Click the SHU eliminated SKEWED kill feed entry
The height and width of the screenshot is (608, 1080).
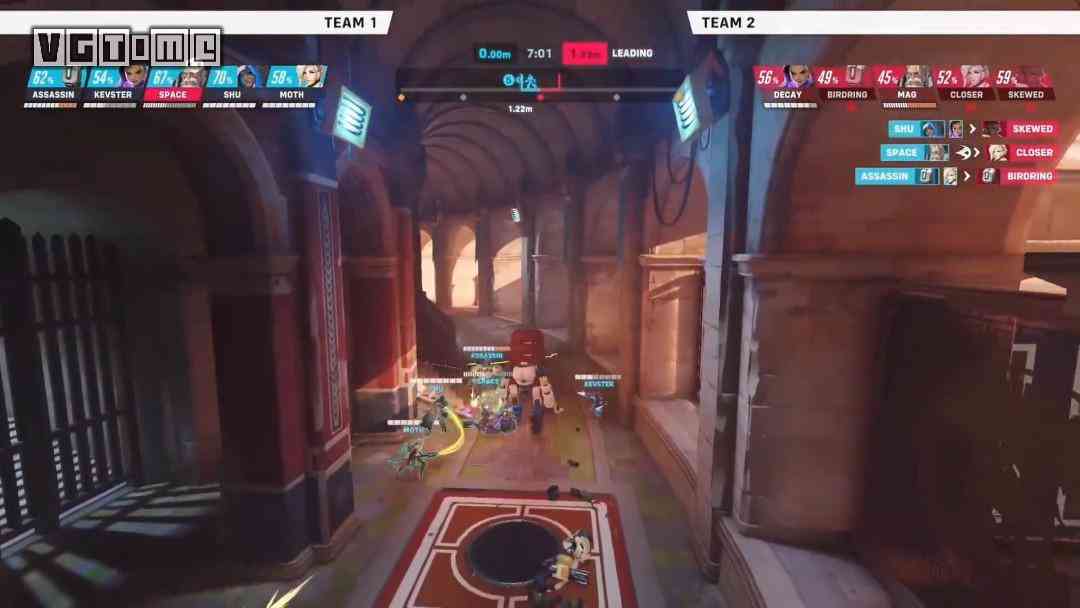point(973,129)
